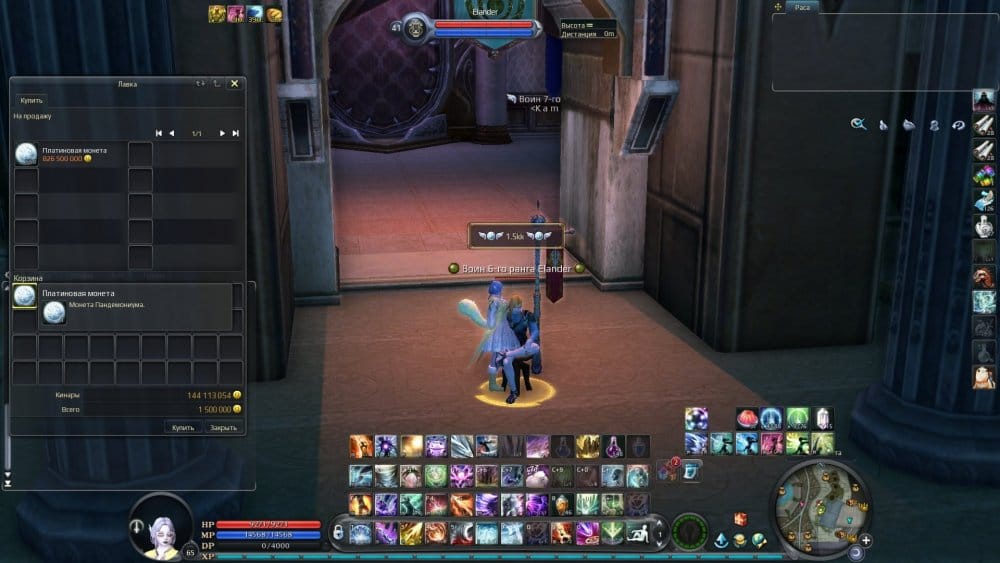
Task: Click the minimap plus zoom button
Action: (865, 540)
